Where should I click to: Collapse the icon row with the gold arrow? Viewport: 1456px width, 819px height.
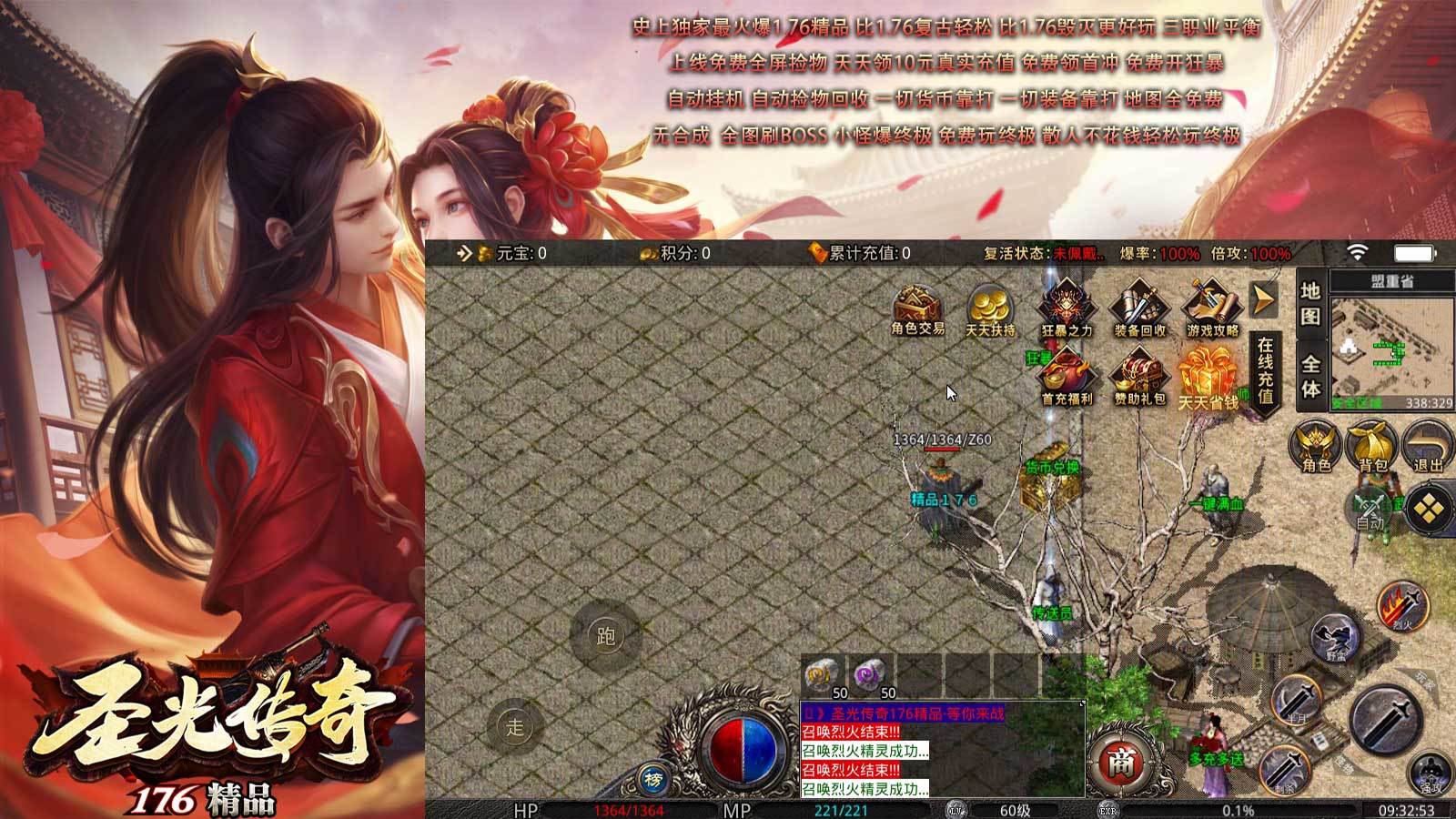coord(1264,299)
